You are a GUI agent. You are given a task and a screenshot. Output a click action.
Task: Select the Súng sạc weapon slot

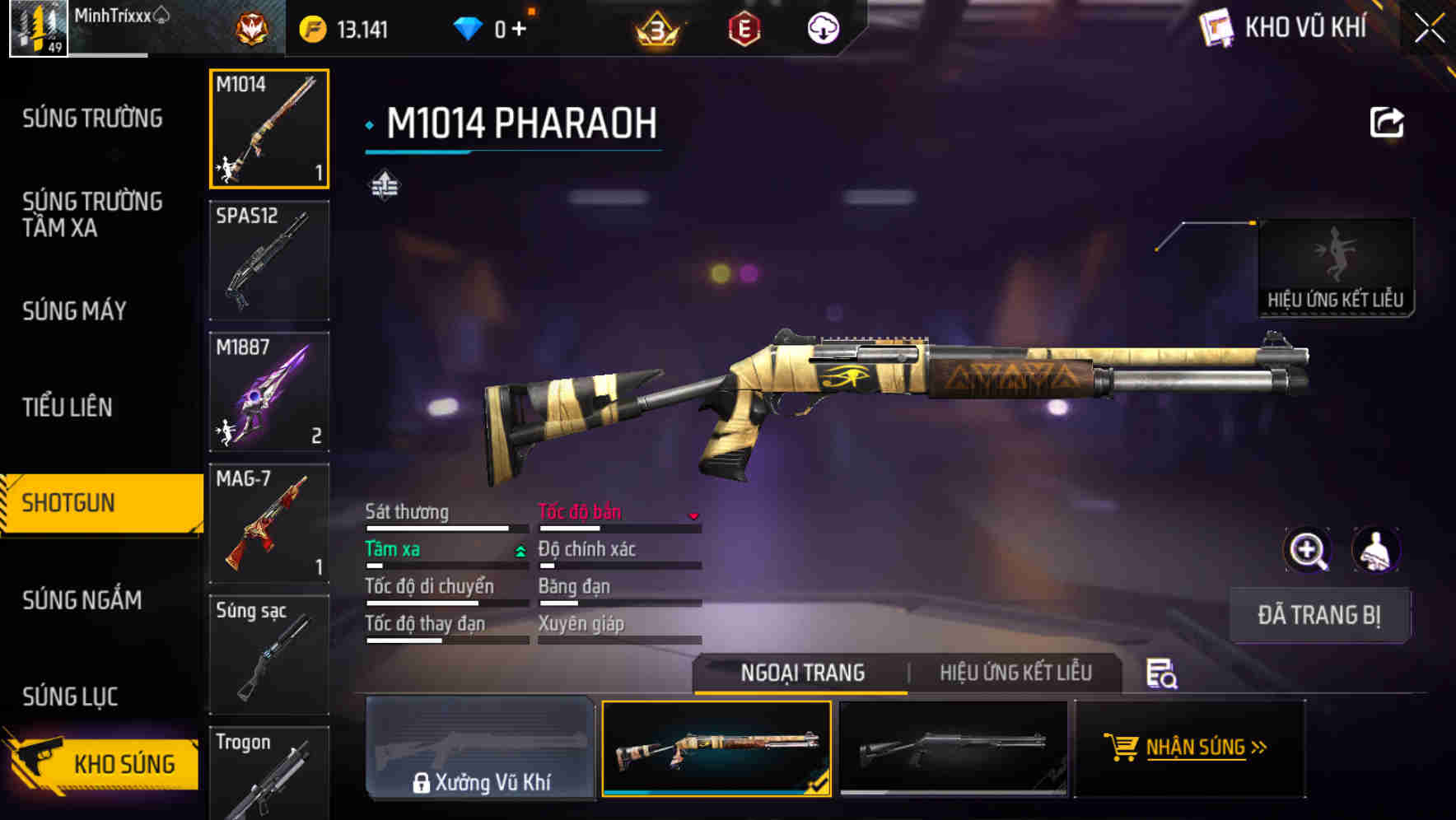269,655
